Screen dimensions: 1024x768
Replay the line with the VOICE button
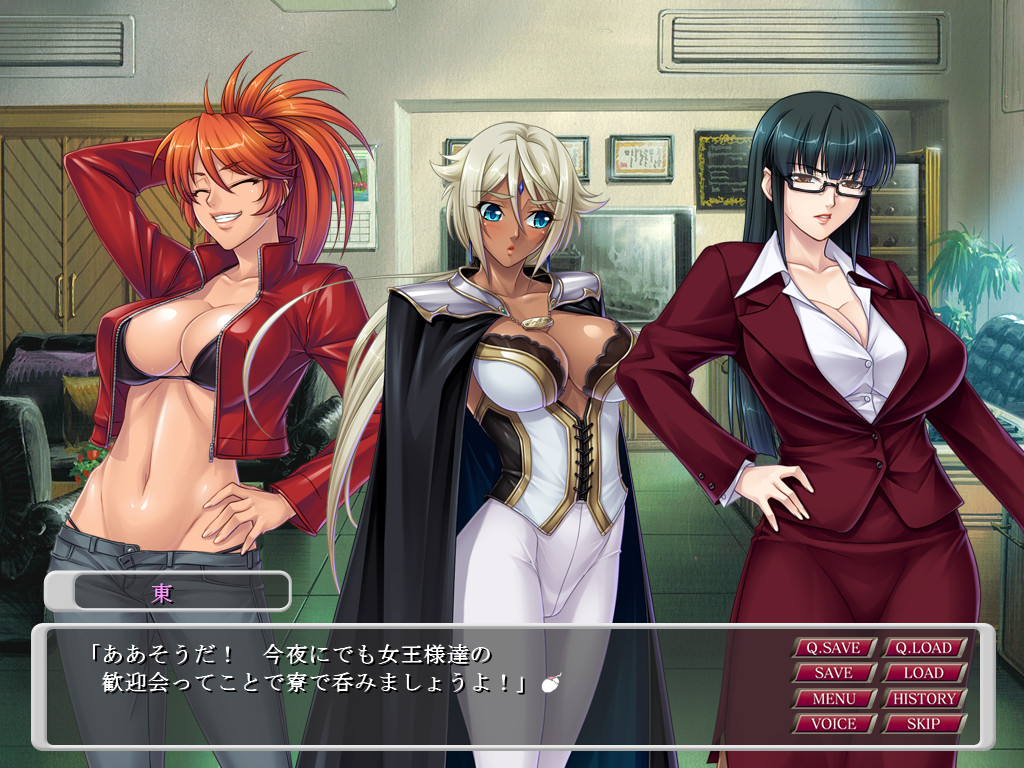[x=834, y=723]
